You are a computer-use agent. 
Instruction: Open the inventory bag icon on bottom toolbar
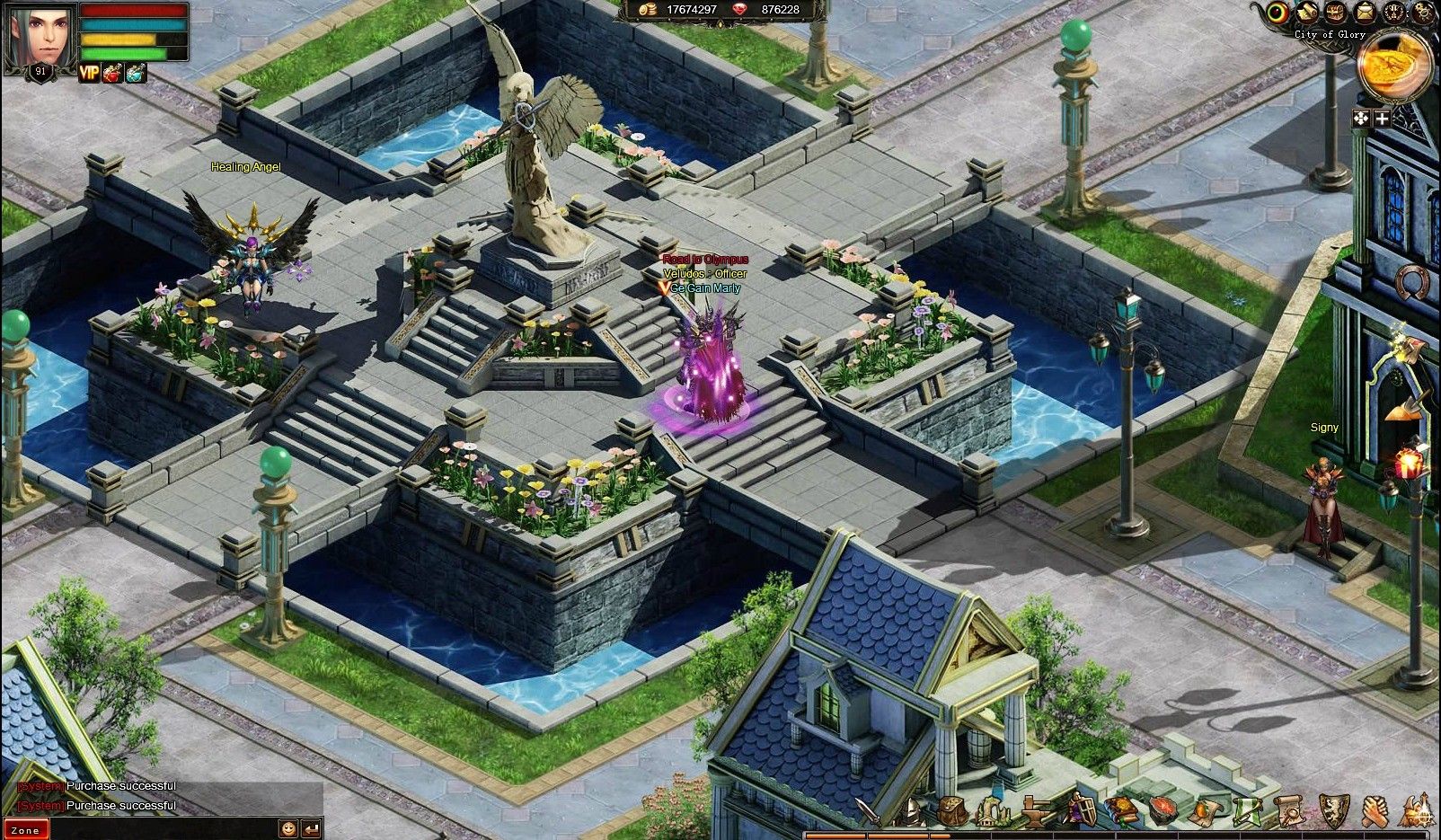click(952, 810)
